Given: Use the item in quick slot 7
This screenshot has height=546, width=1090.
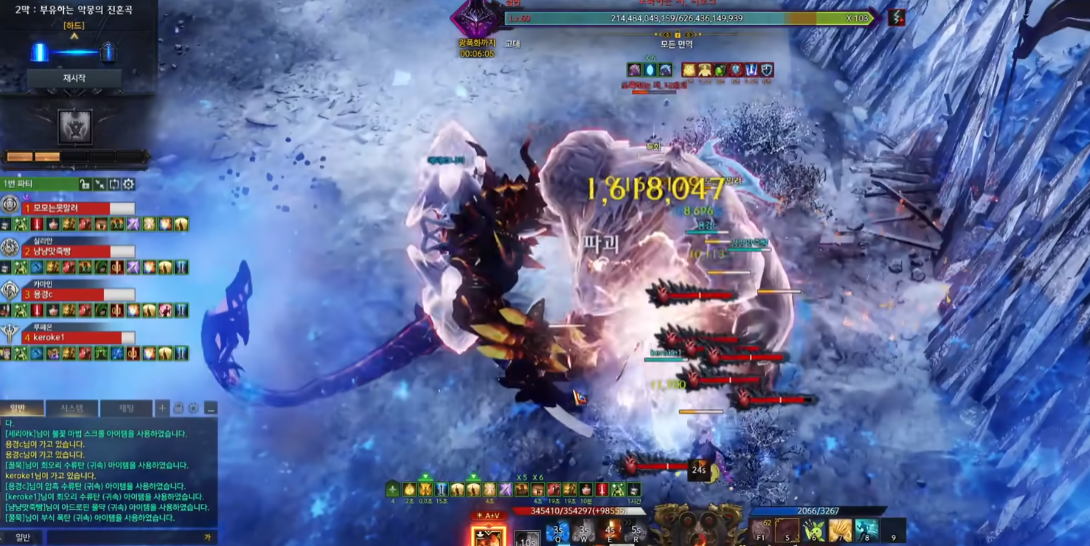Looking at the screenshot, I should 840,531.
